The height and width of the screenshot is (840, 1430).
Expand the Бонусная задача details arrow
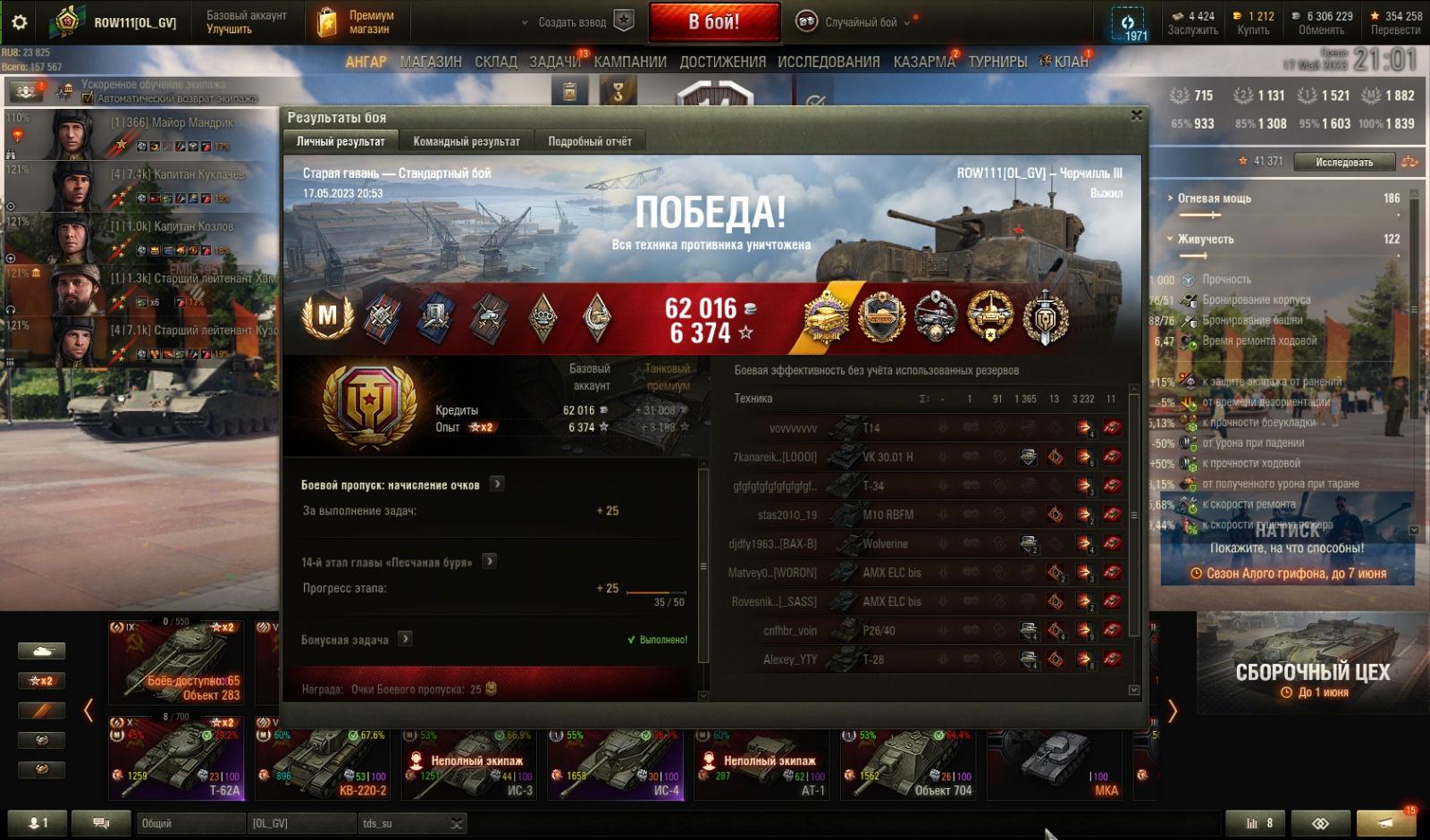[x=405, y=638]
